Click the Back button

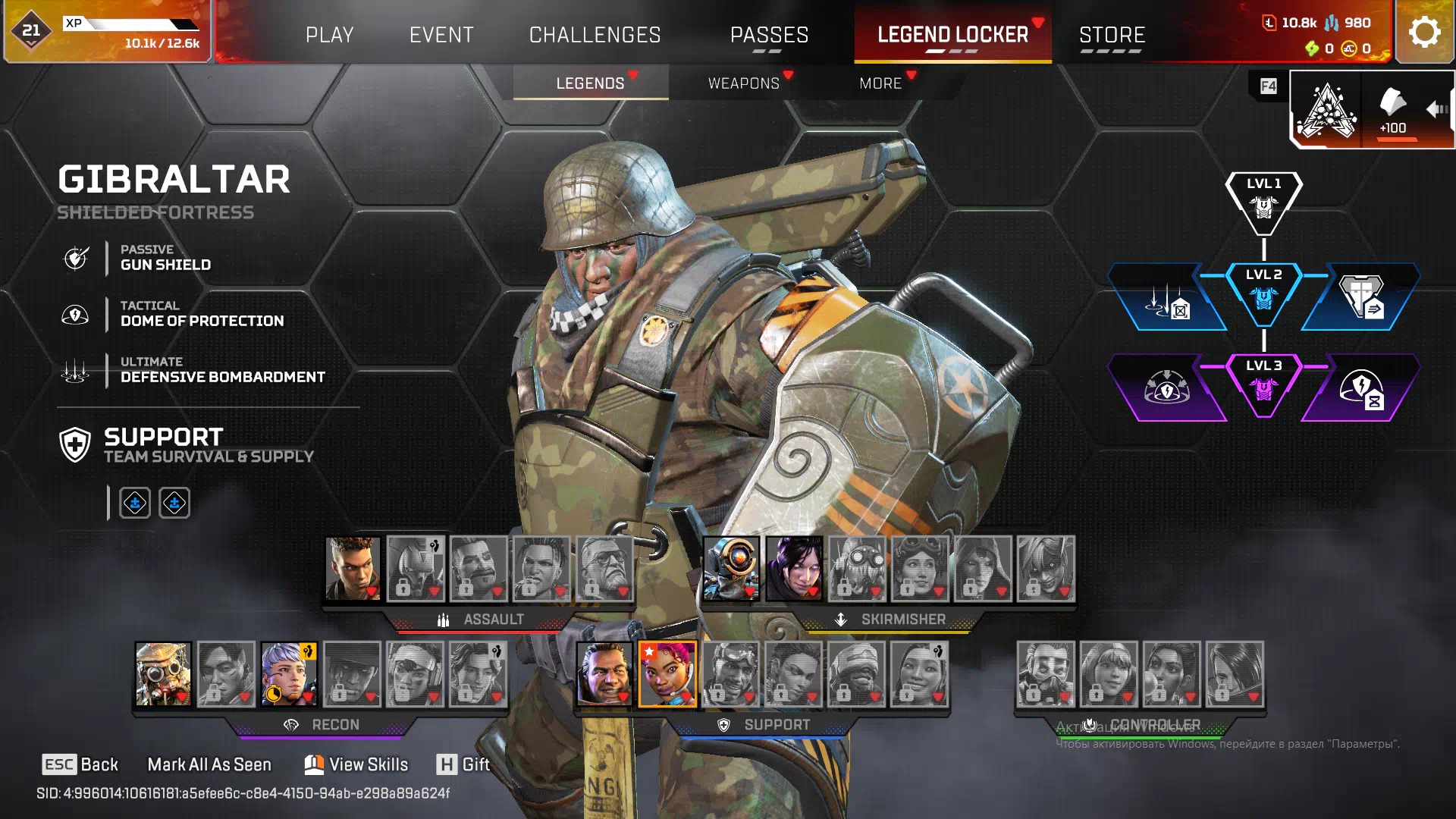pyautogui.click(x=80, y=764)
